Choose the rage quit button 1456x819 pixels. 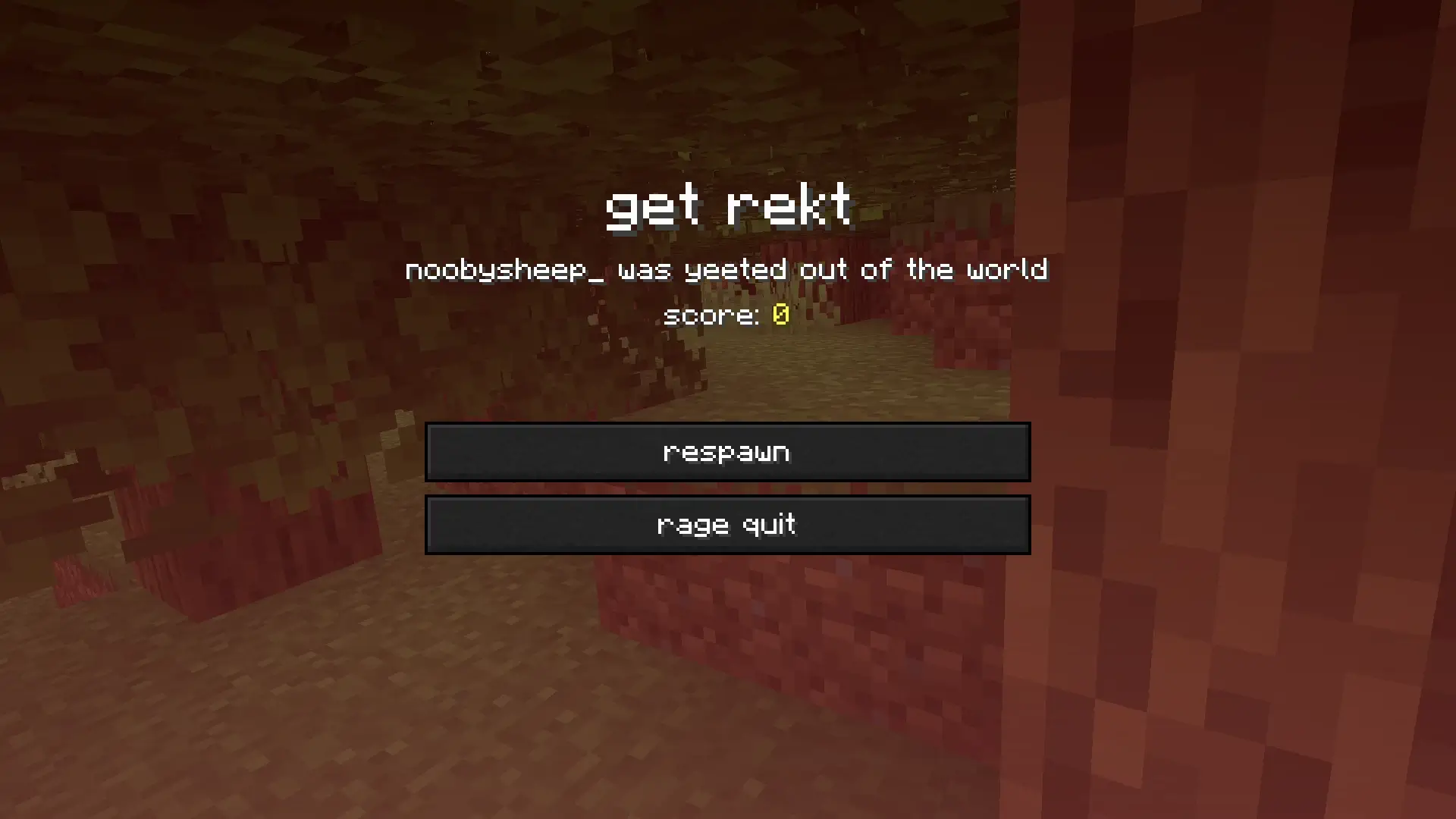(x=727, y=525)
